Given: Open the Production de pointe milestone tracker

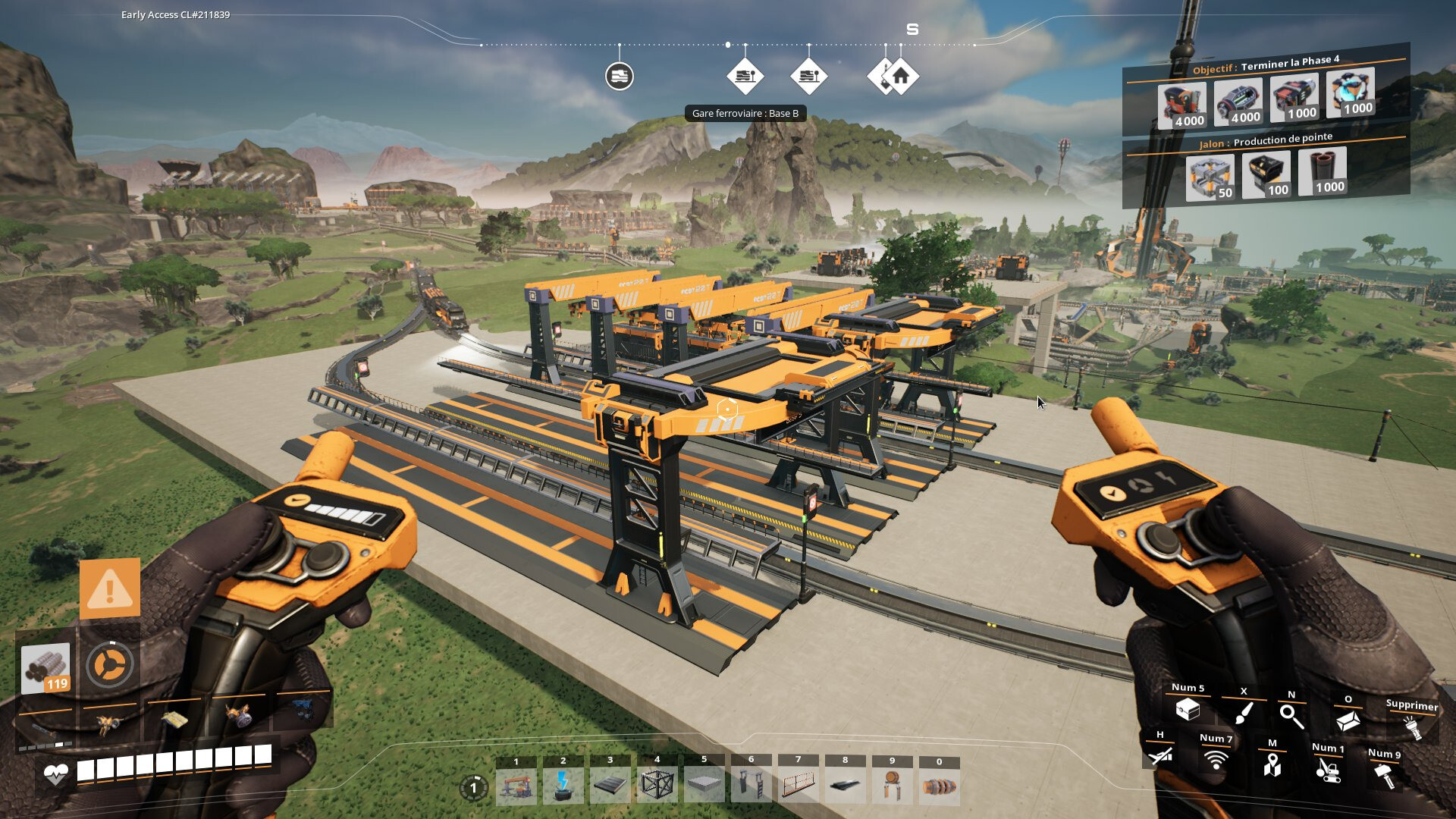Looking at the screenshot, I should pos(1265,142).
